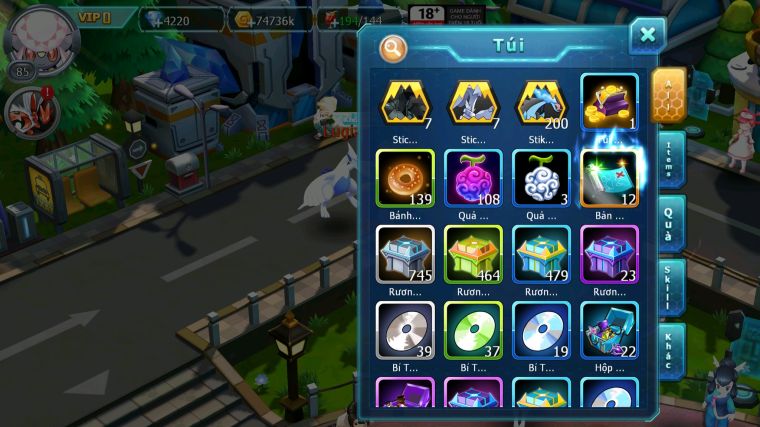
Task: Switch to the Khác tab
Action: (x=670, y=350)
